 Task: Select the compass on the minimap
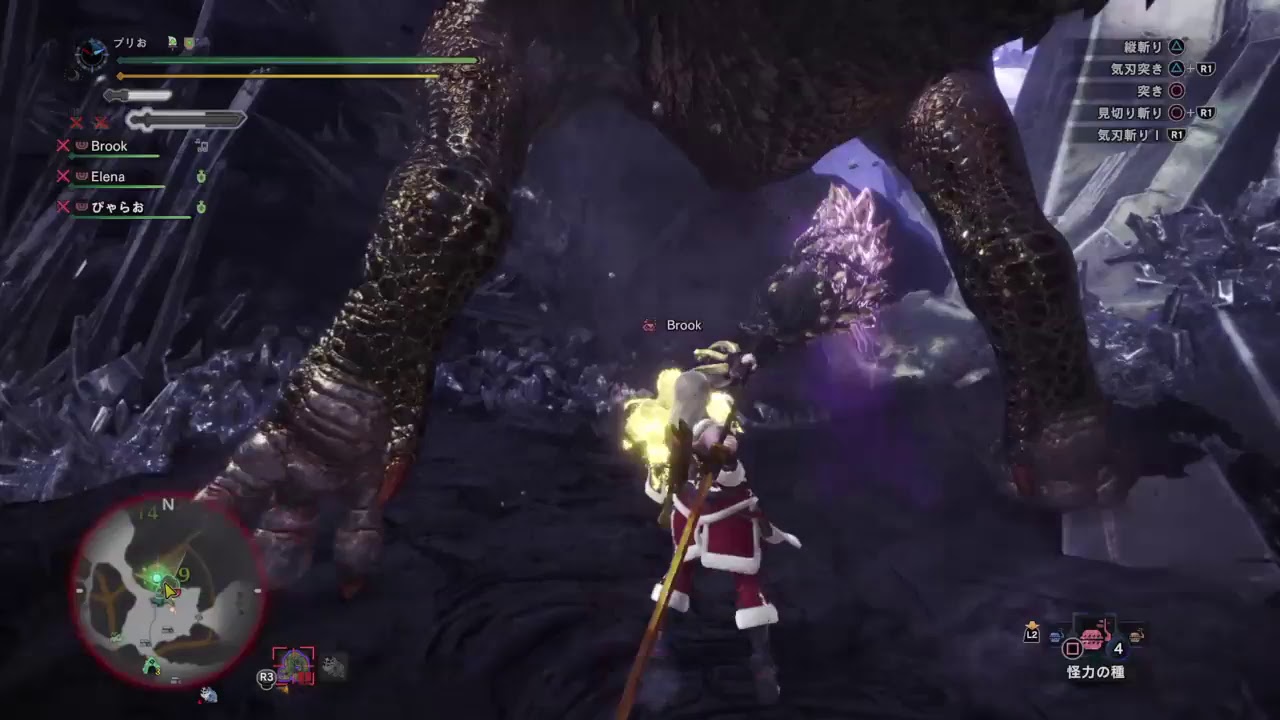167,506
